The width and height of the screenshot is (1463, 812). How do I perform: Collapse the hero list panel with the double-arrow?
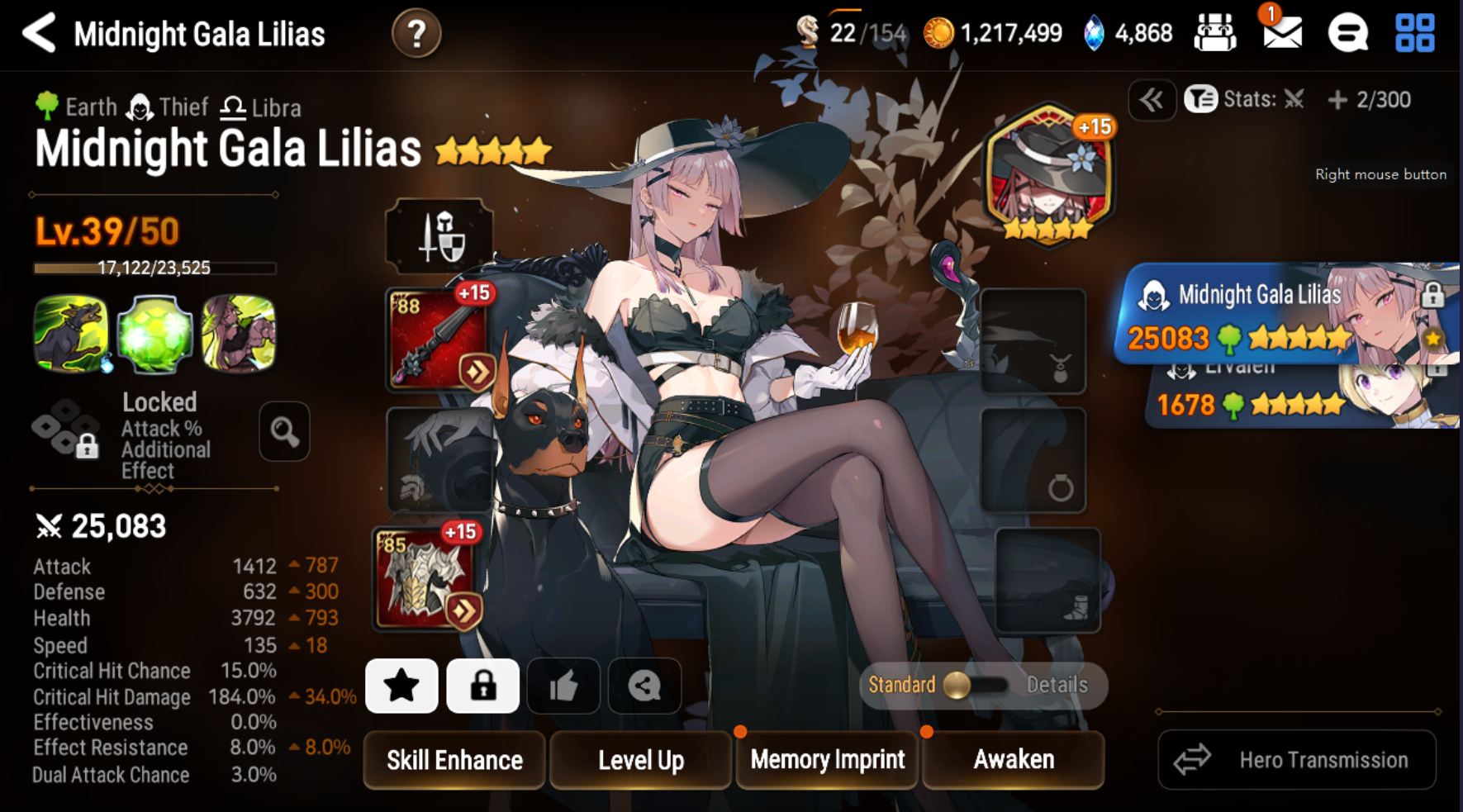click(1152, 100)
